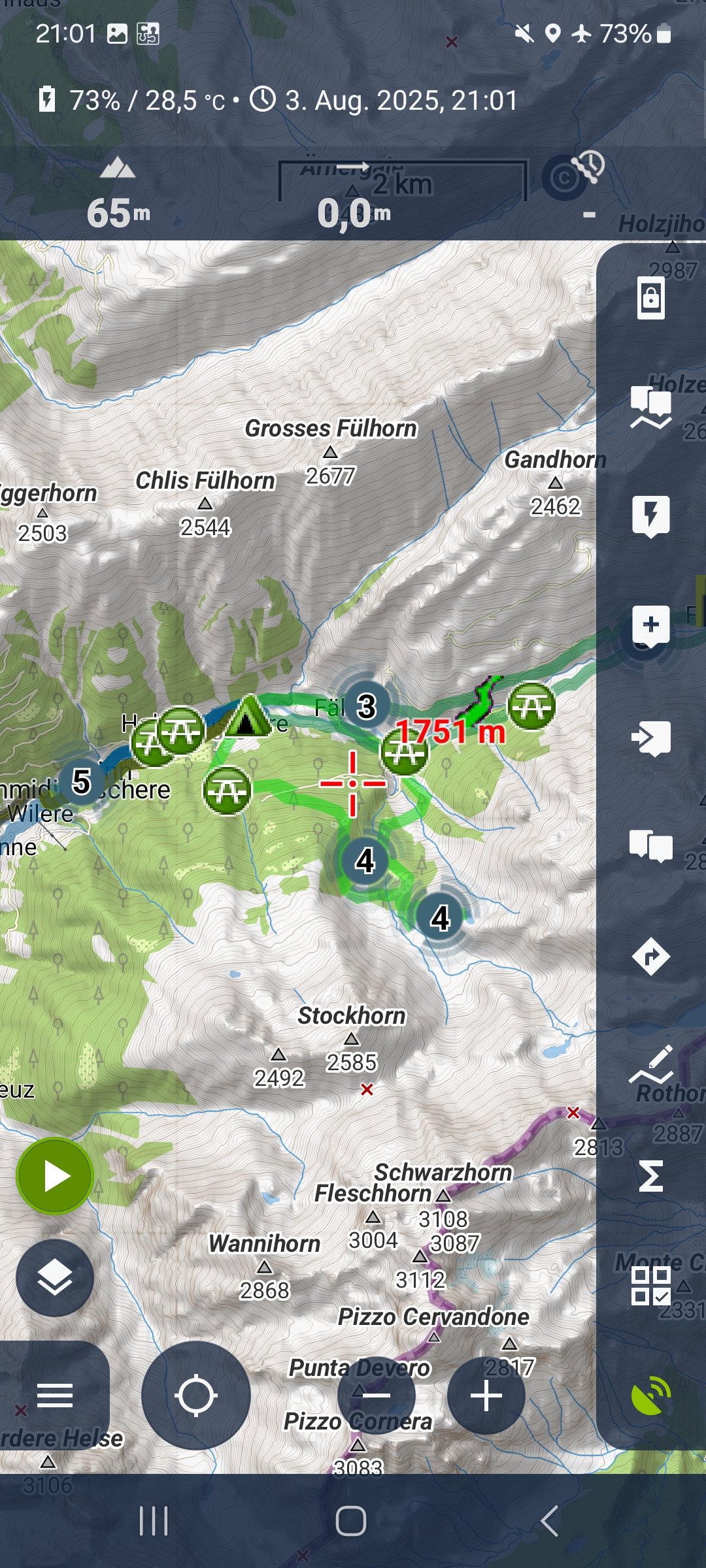The width and height of the screenshot is (706, 1568).
Task: Center the map on GPS position
Action: point(196,1396)
